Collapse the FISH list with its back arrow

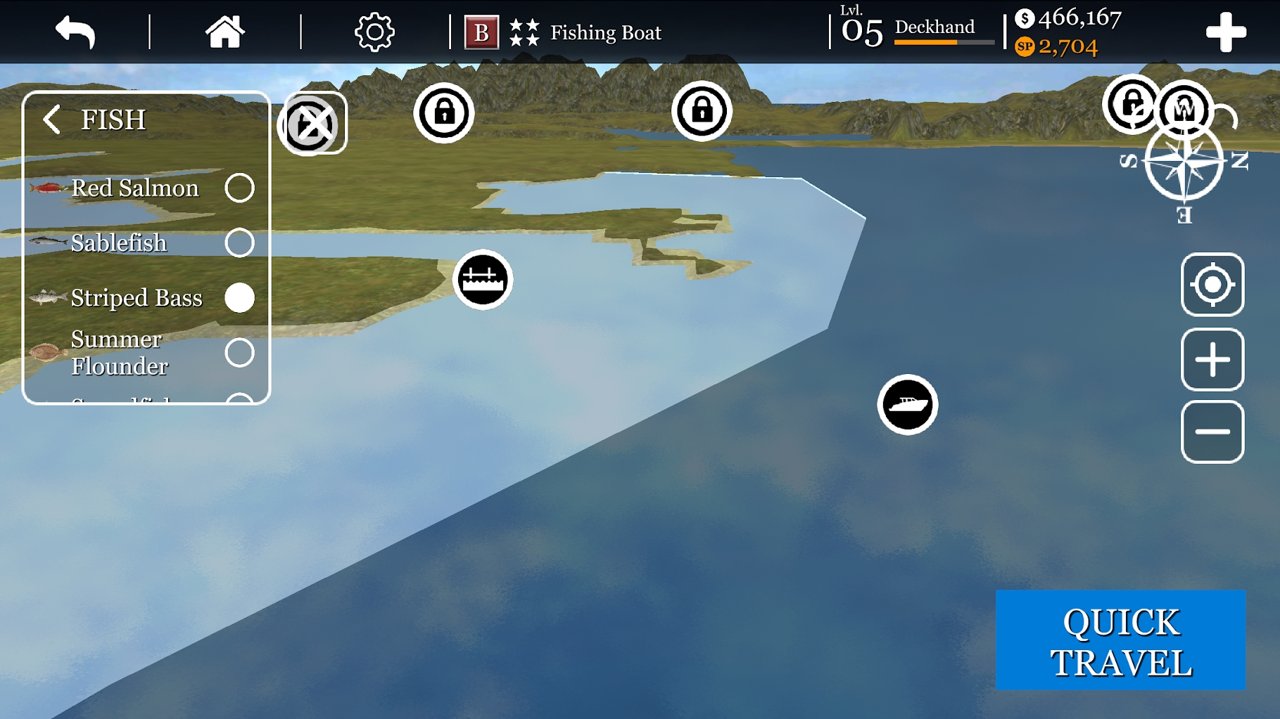tap(52, 121)
